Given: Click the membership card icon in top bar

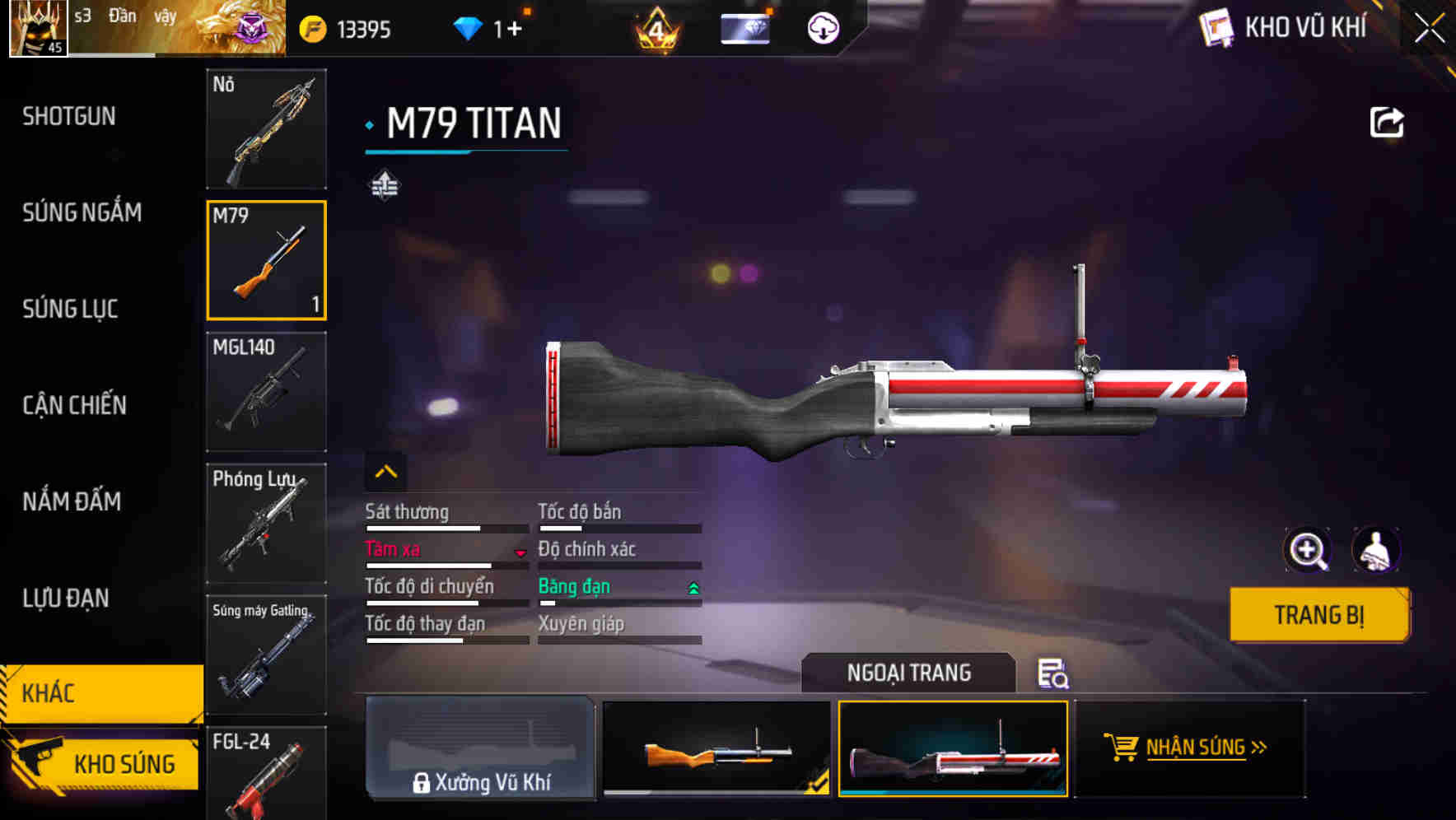Looking at the screenshot, I should pos(744,27).
